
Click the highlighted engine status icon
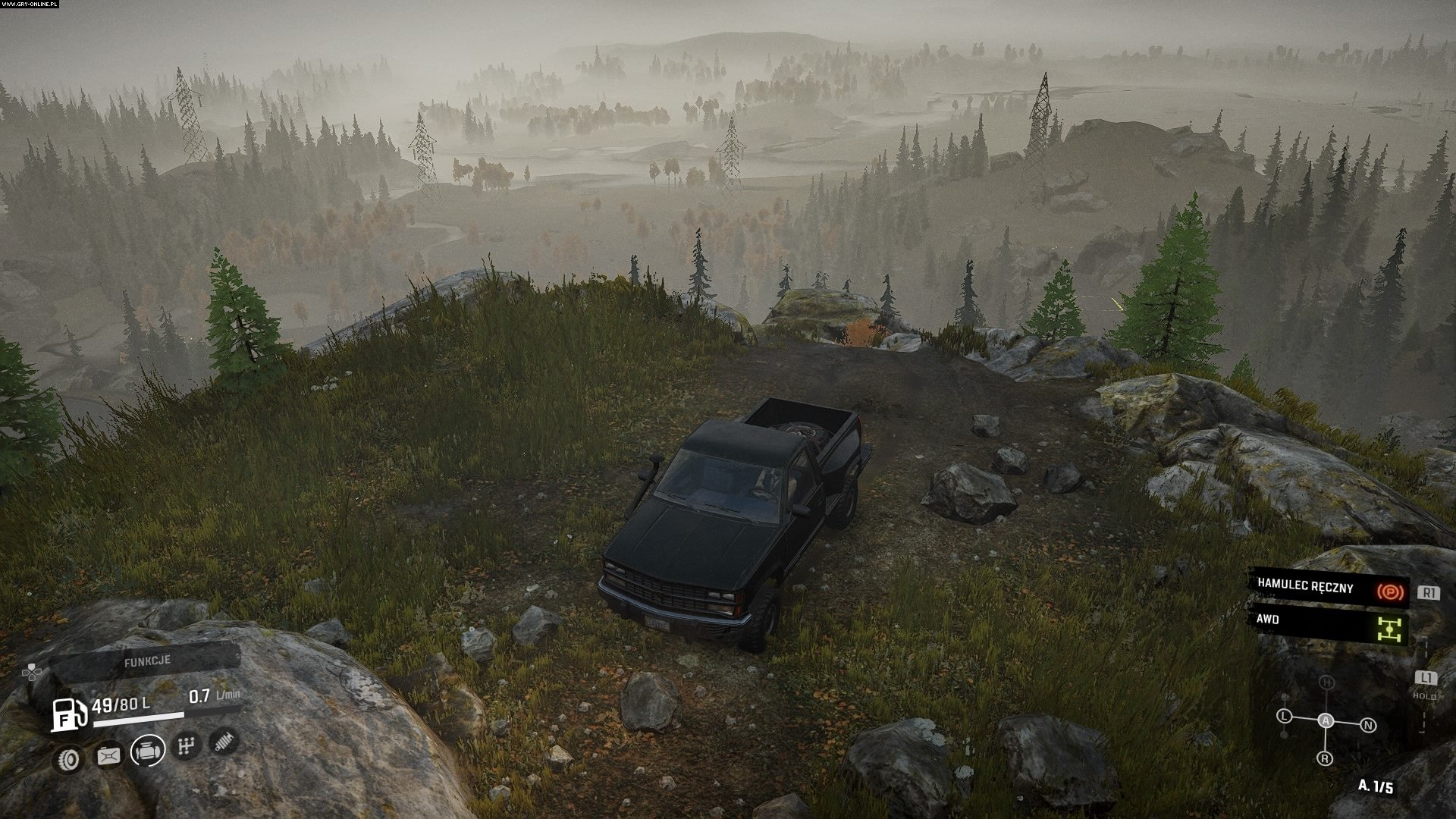148,751
